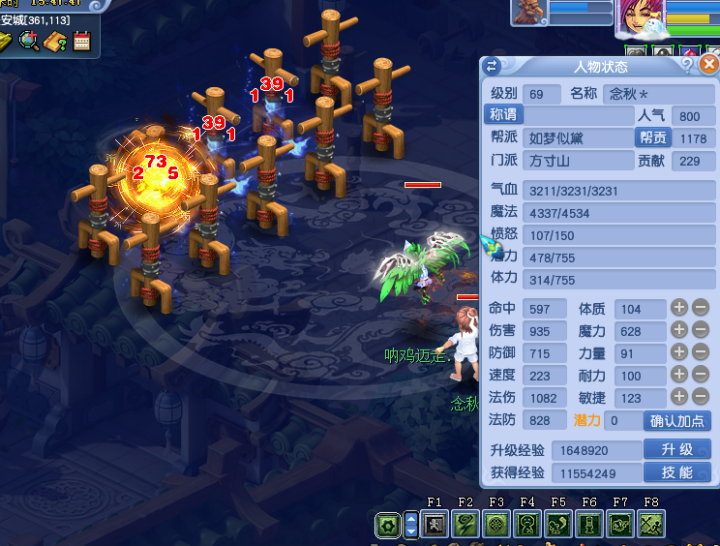Decrease 敏捷 with its minus button
The width and height of the screenshot is (720, 546).
pyautogui.click(x=701, y=398)
